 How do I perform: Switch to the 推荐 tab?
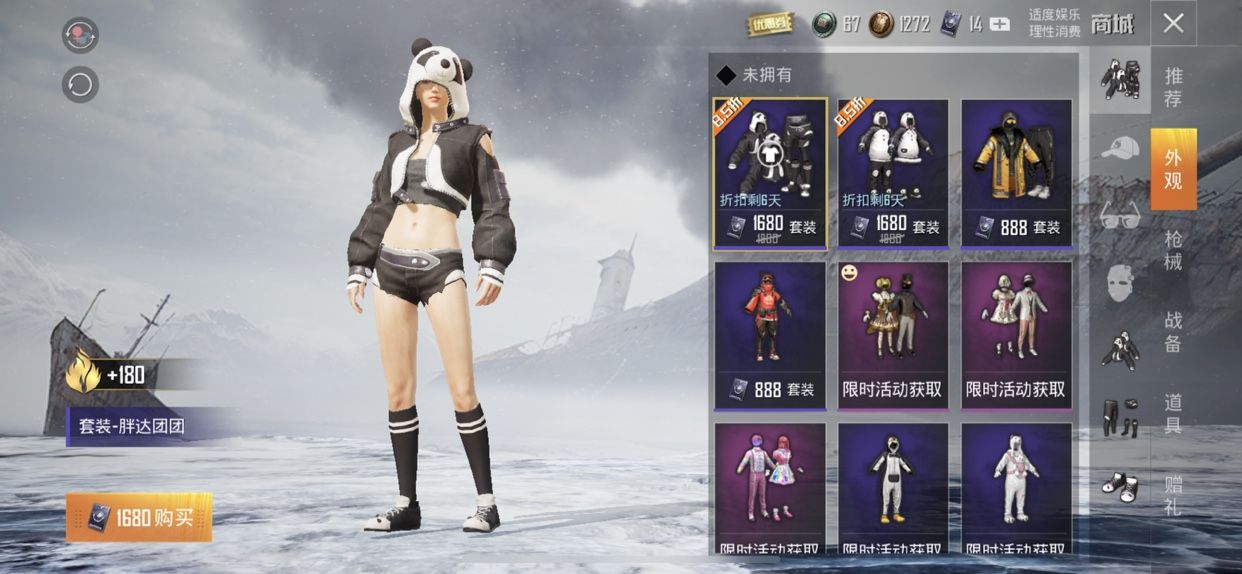pos(1173,86)
